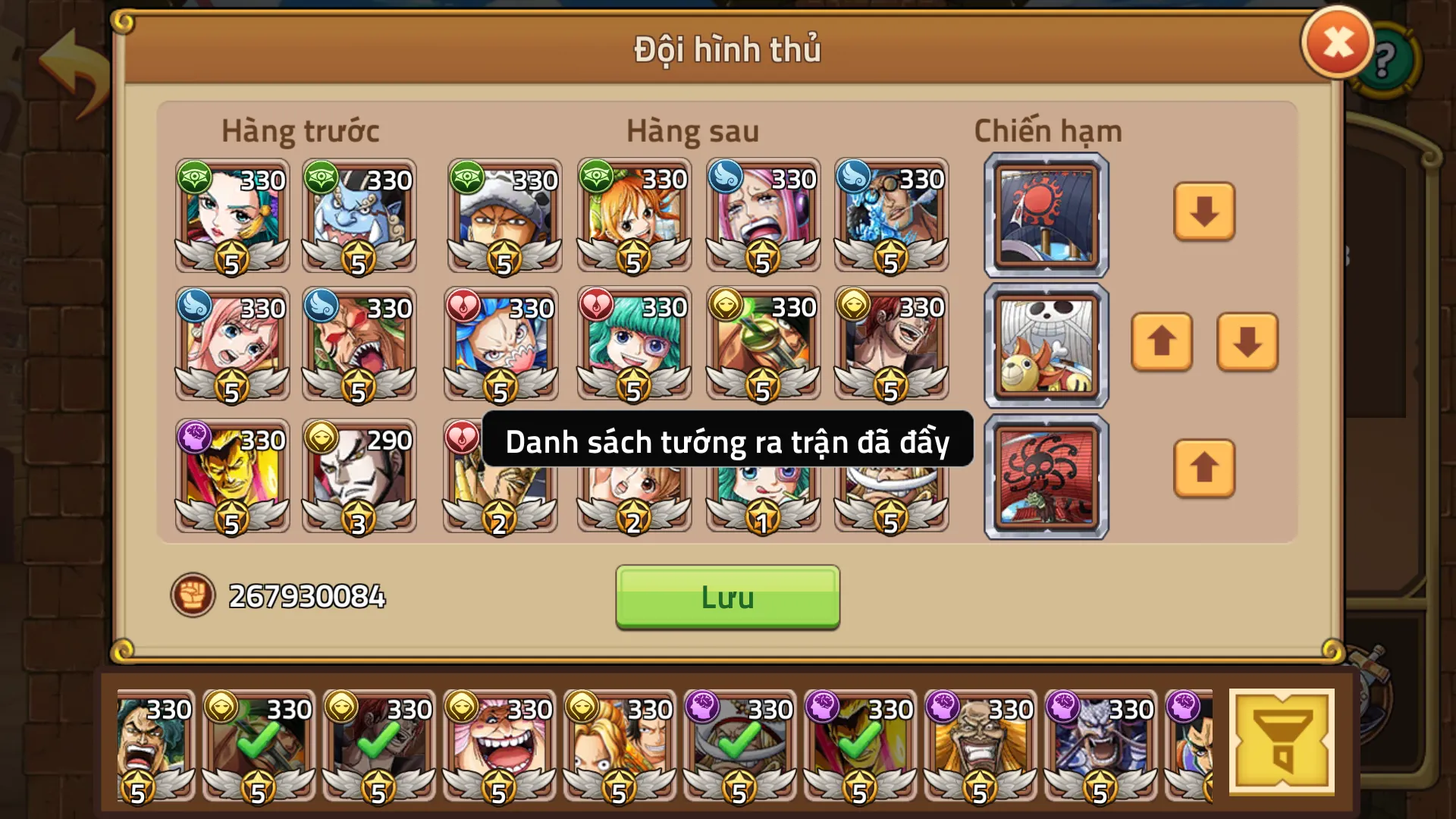Dismiss the full-lineup notification toast
The width and height of the screenshot is (1456, 819).
click(727, 443)
